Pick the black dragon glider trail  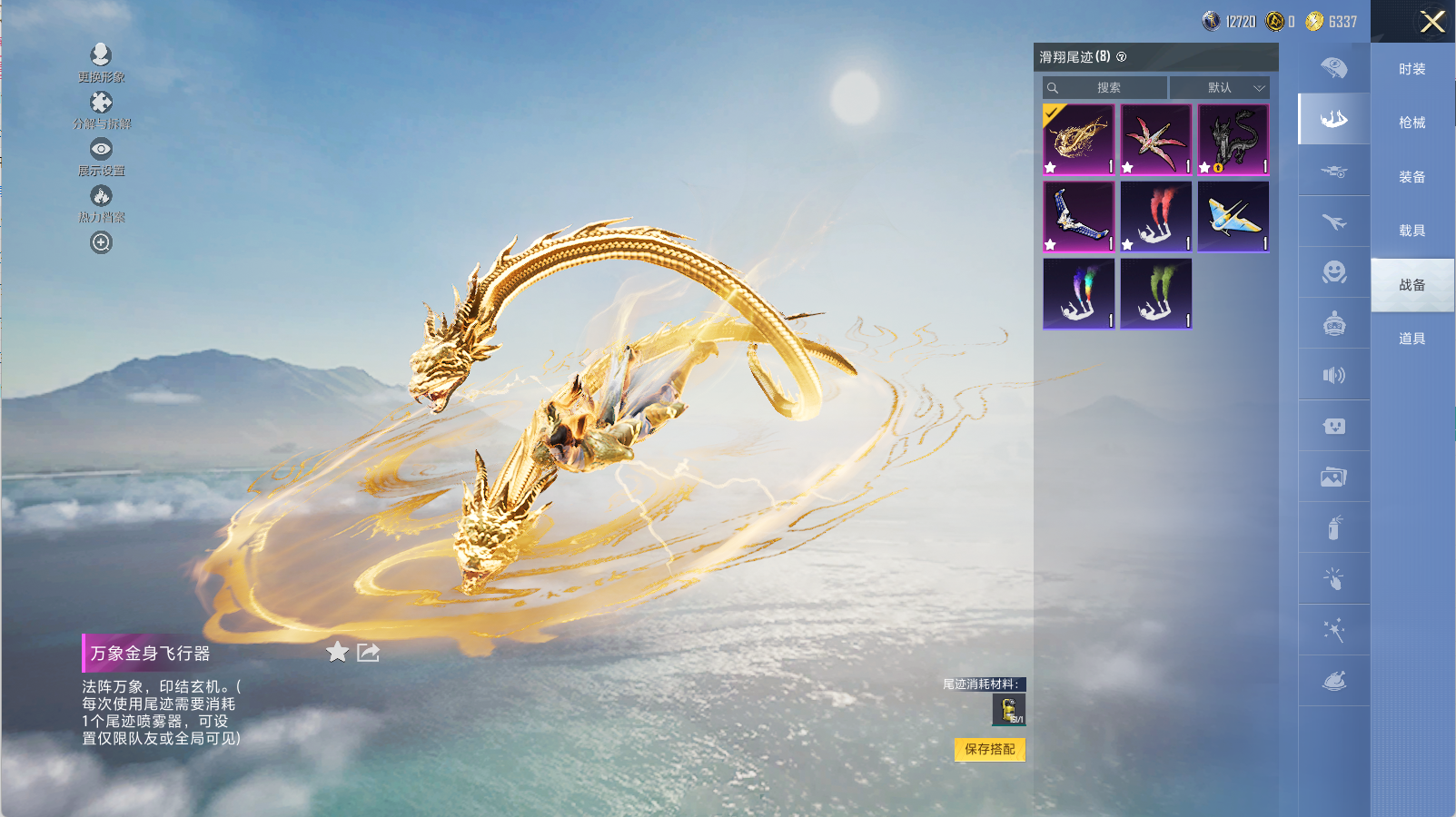1233,139
